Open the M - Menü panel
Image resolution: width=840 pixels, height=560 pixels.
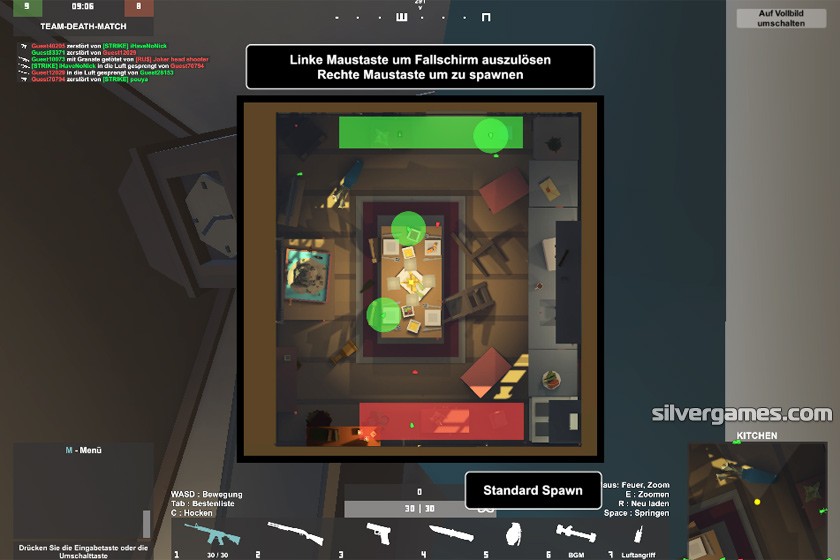83,450
